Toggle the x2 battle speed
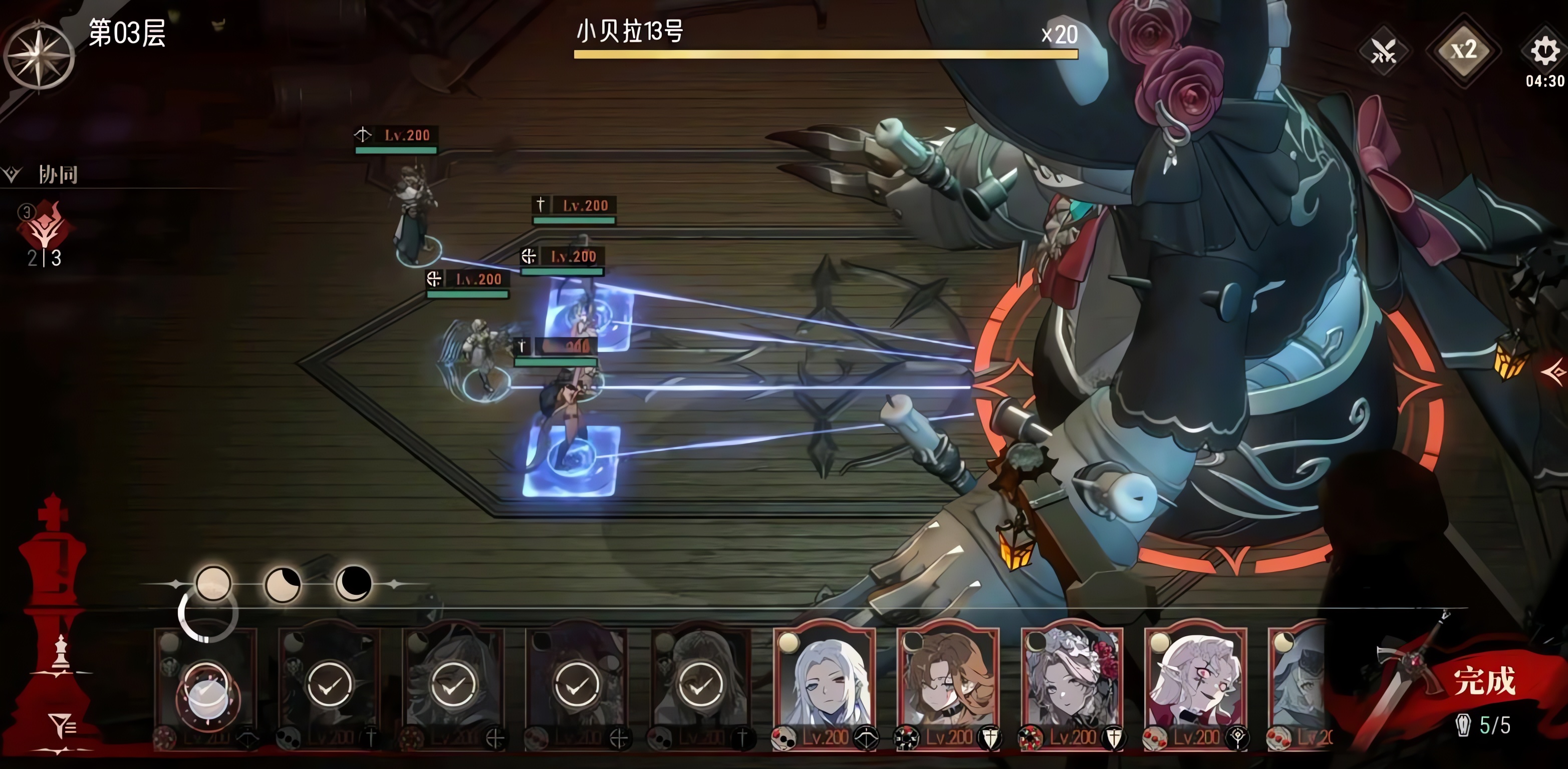The width and height of the screenshot is (1568, 769). click(x=1463, y=51)
